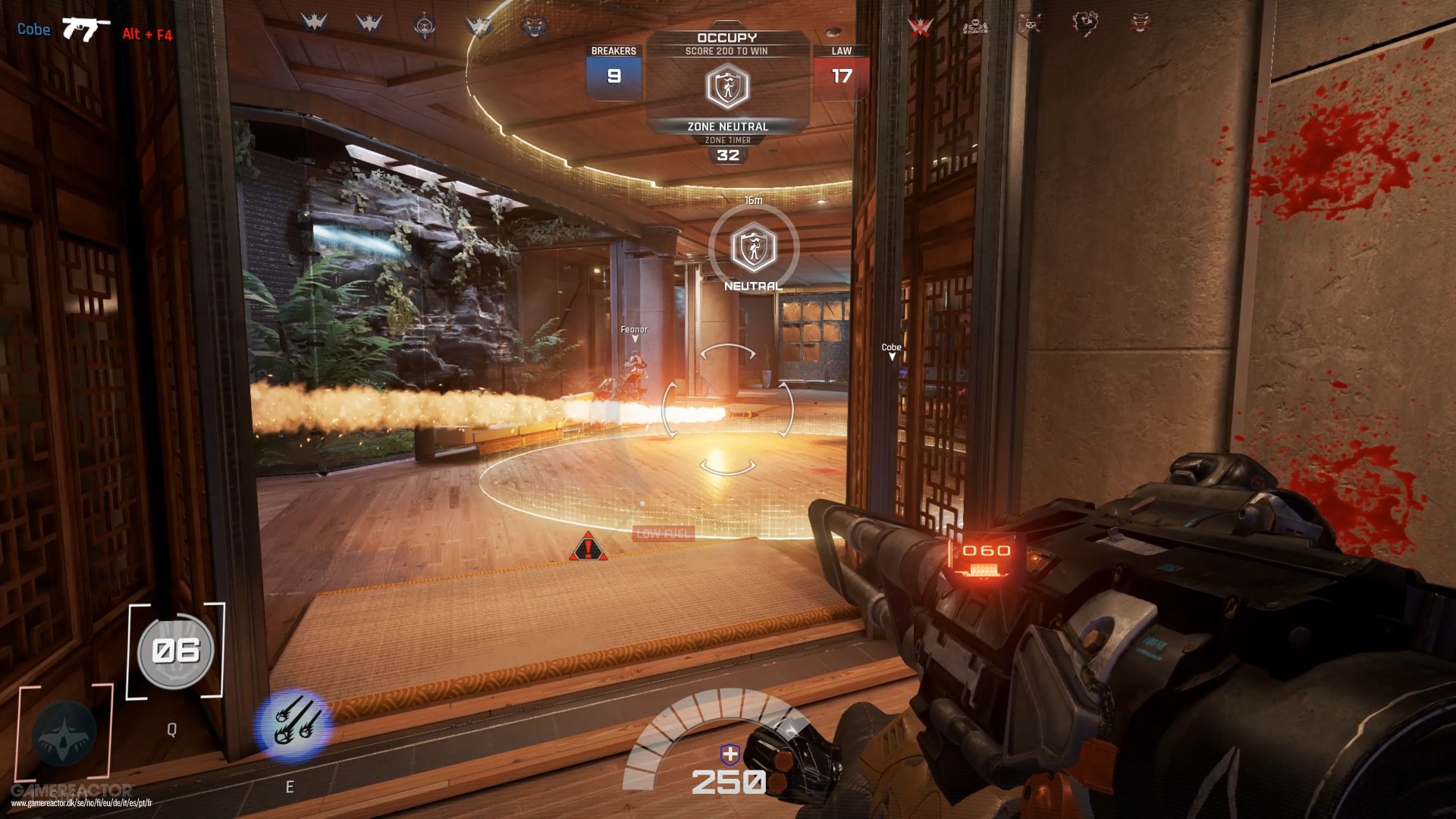Click the red crossed-blades Law emblem

point(920,25)
